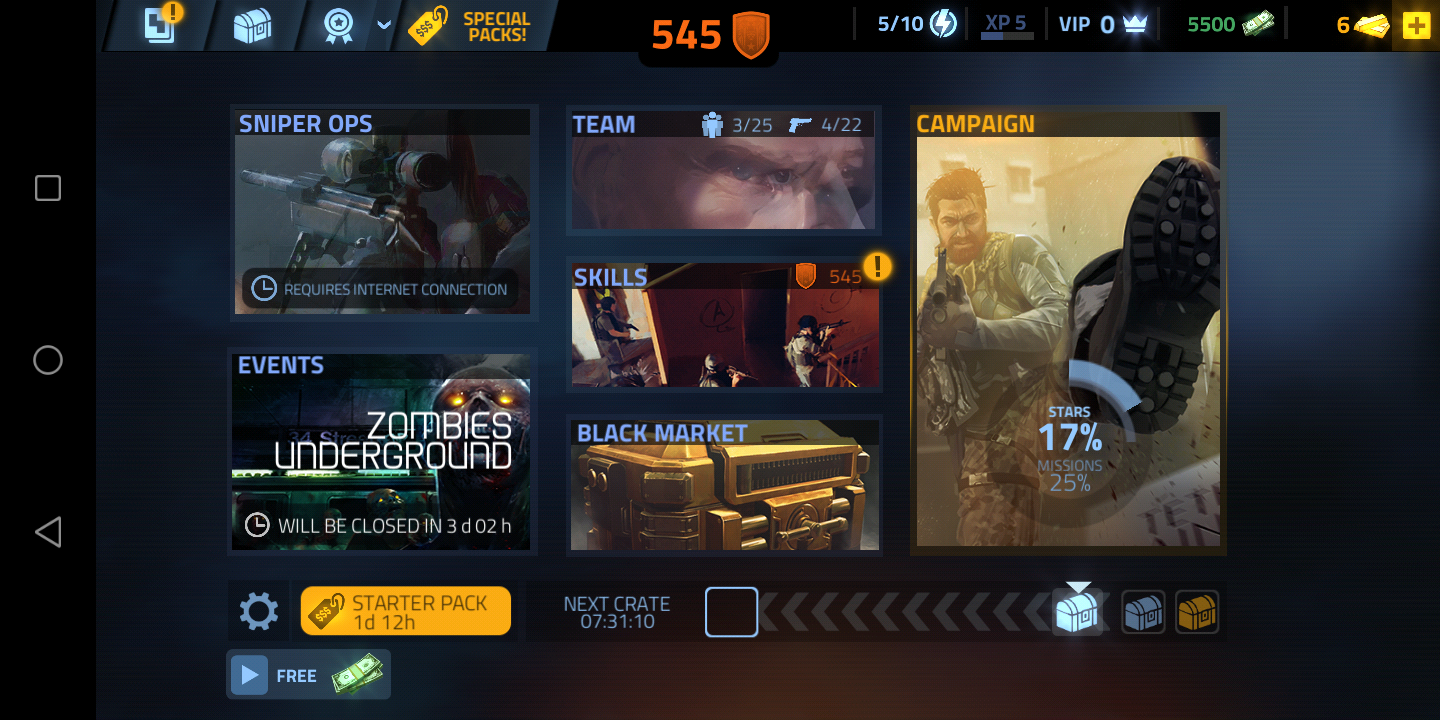Select the gold crate at the track's end

coord(1197,611)
